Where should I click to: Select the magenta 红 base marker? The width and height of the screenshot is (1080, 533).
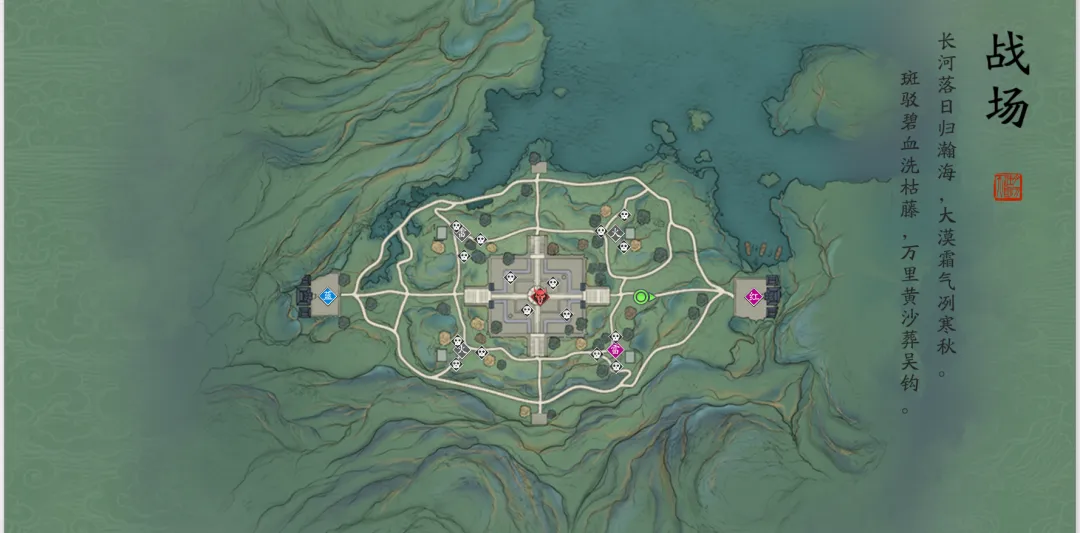click(x=753, y=296)
